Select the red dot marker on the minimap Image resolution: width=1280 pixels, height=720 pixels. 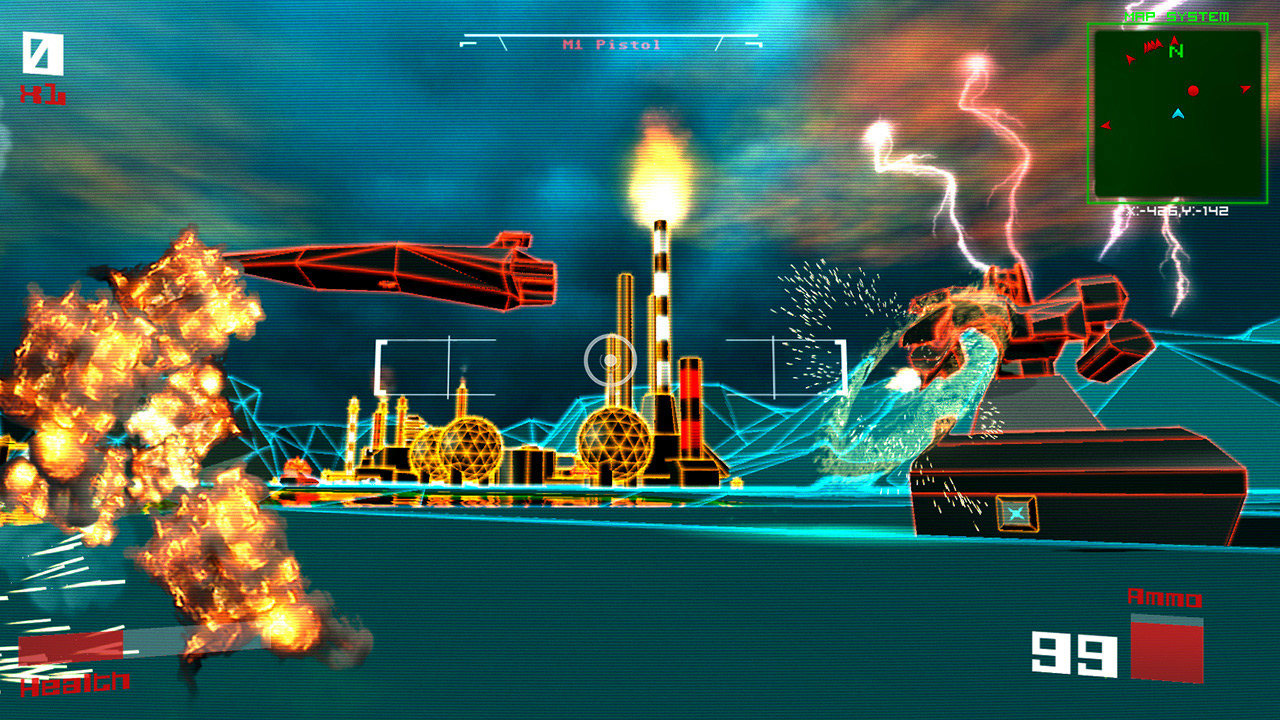click(1193, 91)
